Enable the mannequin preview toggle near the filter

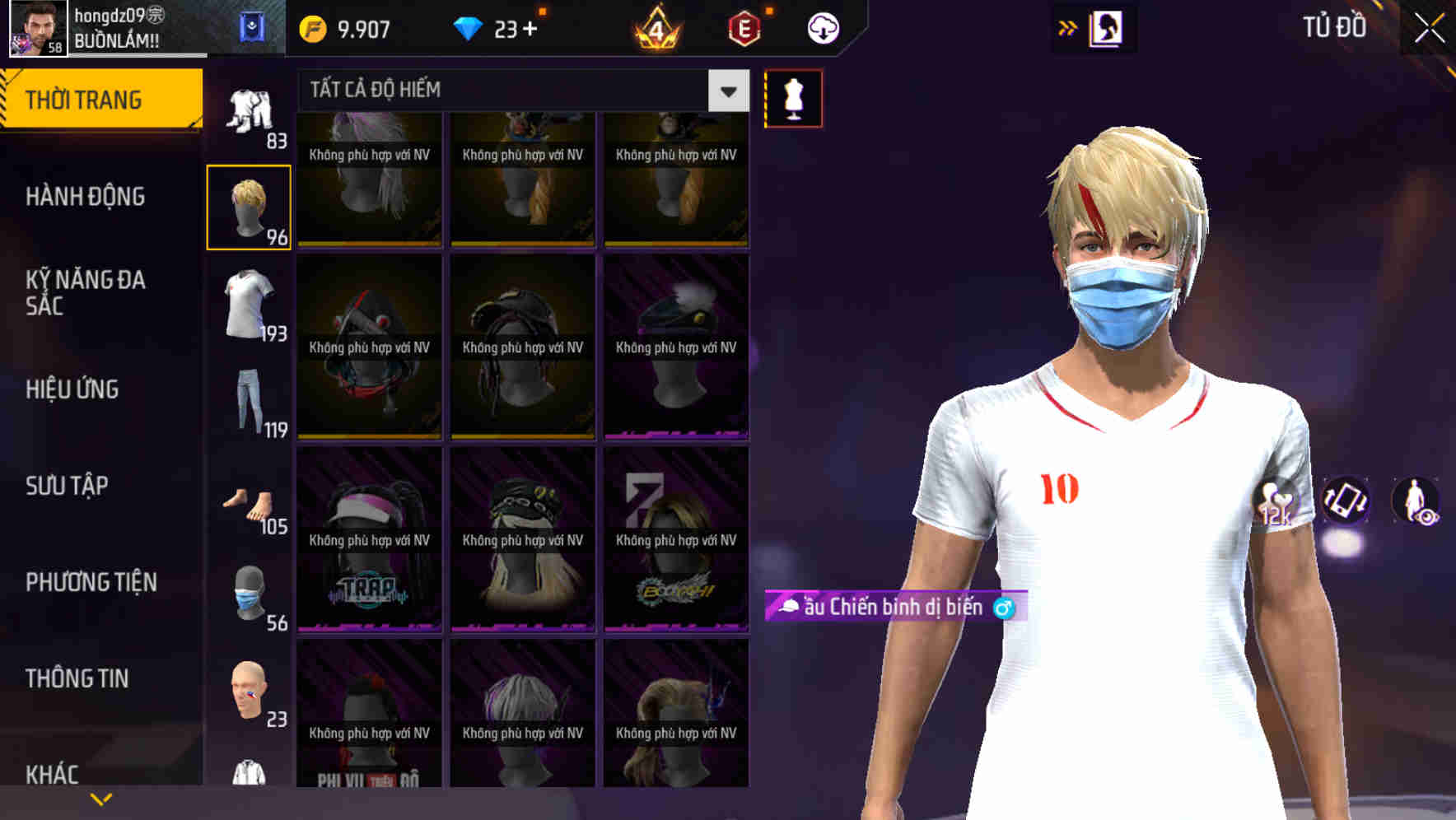793,97
